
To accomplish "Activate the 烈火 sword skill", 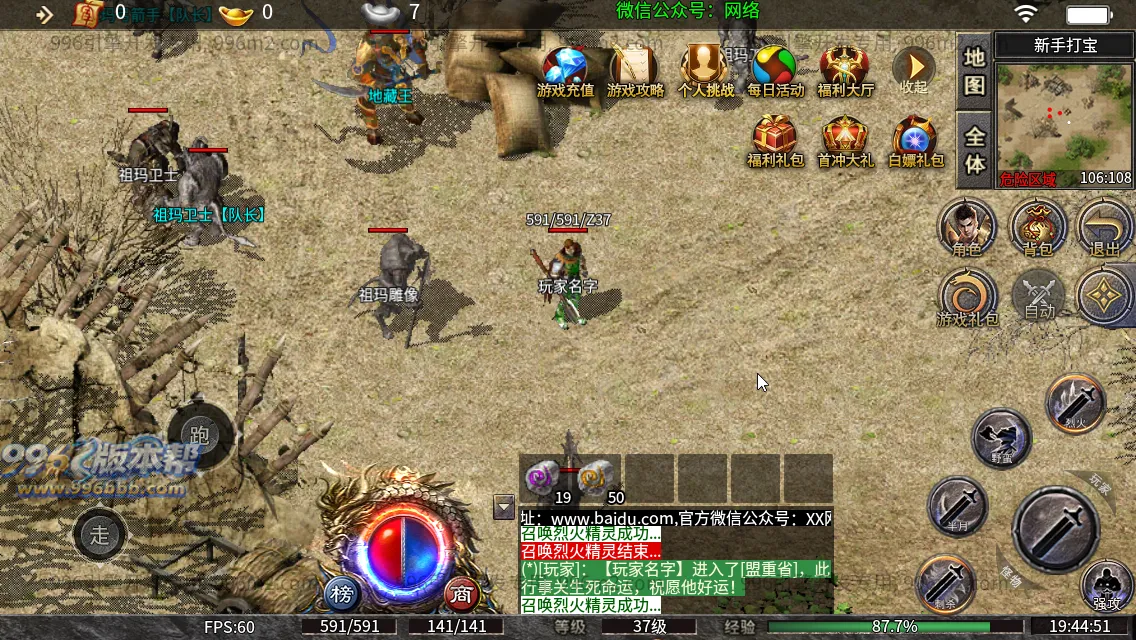I will (1075, 403).
